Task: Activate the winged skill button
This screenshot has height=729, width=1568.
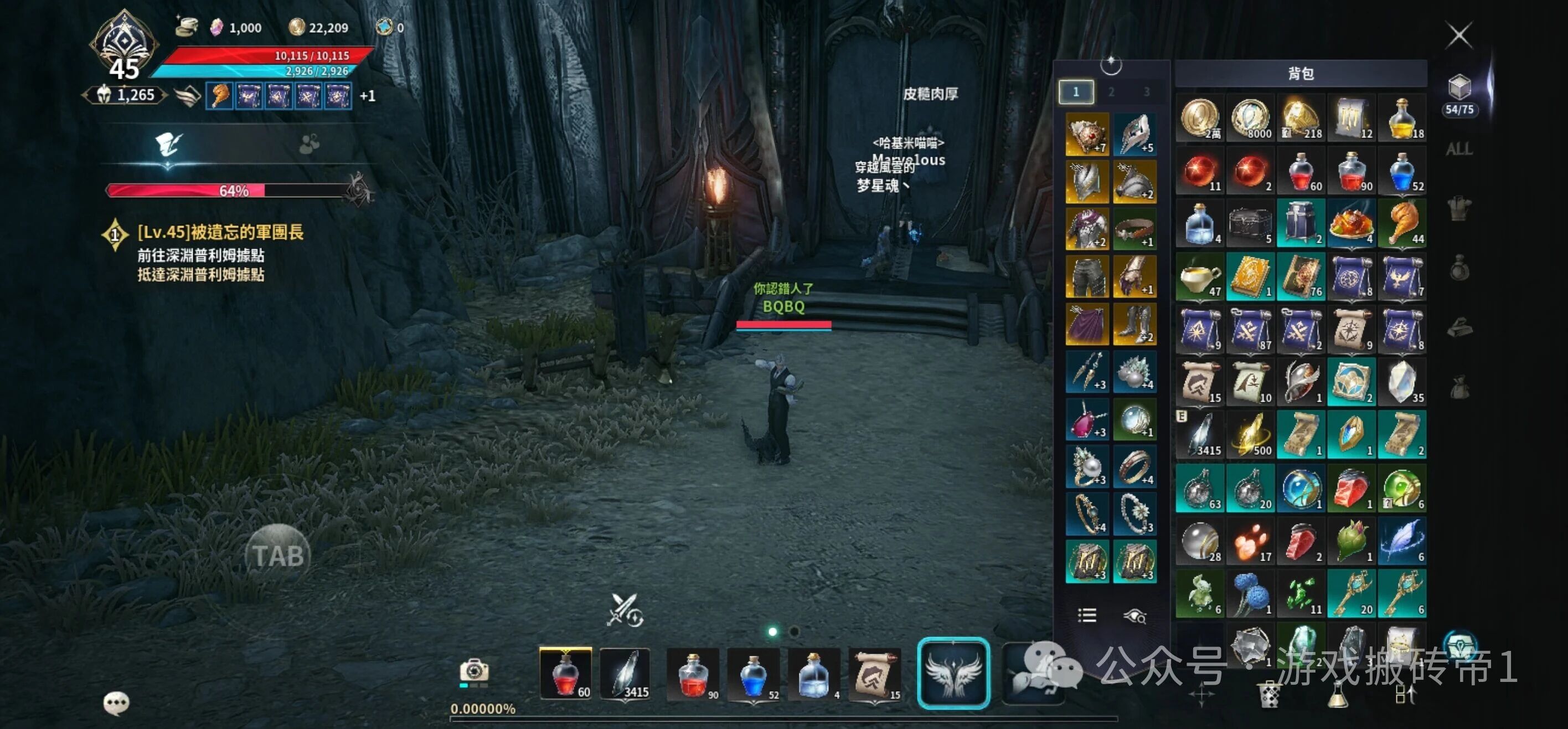Action: [953, 673]
